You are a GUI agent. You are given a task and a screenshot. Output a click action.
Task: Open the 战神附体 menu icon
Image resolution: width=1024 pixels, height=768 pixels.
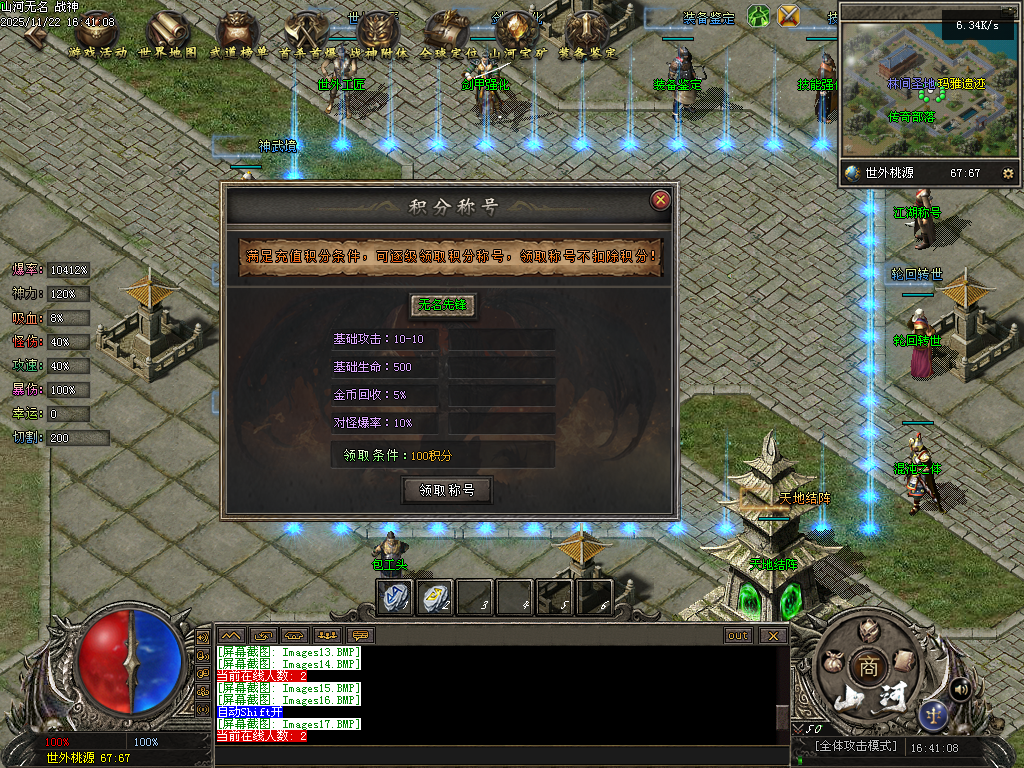point(377,35)
